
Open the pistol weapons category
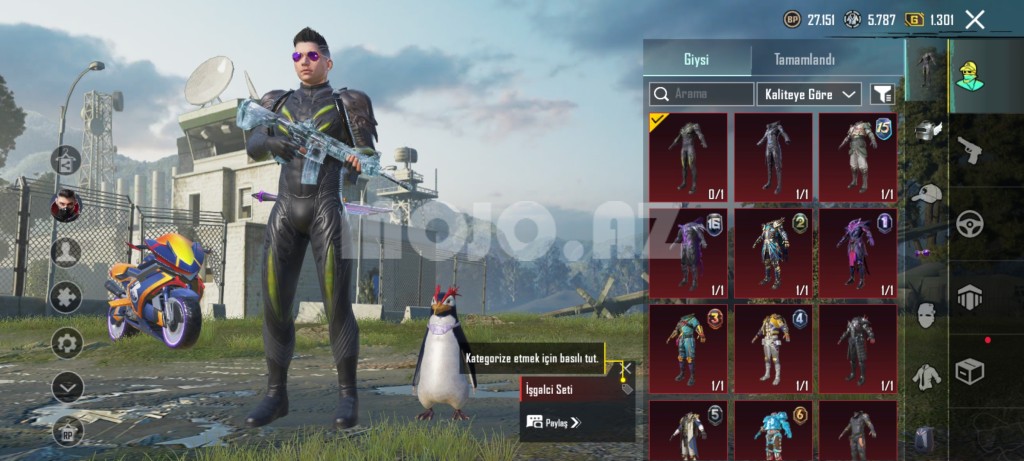(x=969, y=151)
